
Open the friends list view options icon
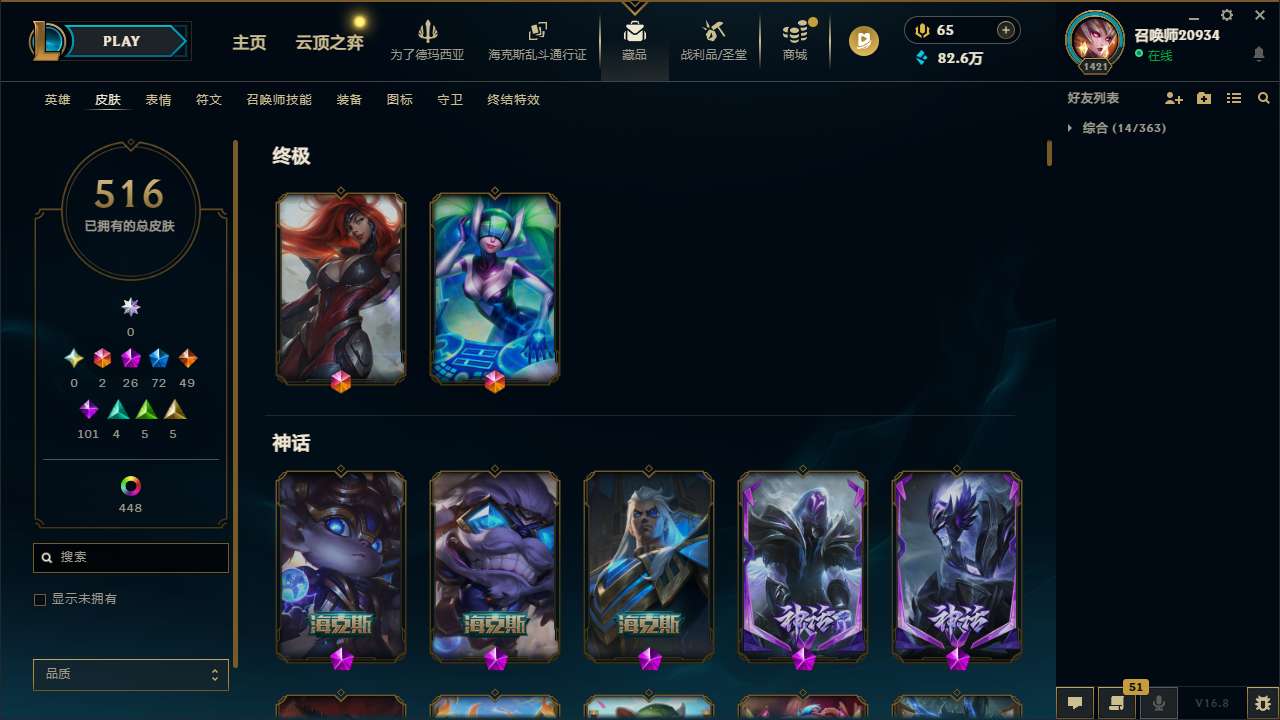(x=1234, y=98)
